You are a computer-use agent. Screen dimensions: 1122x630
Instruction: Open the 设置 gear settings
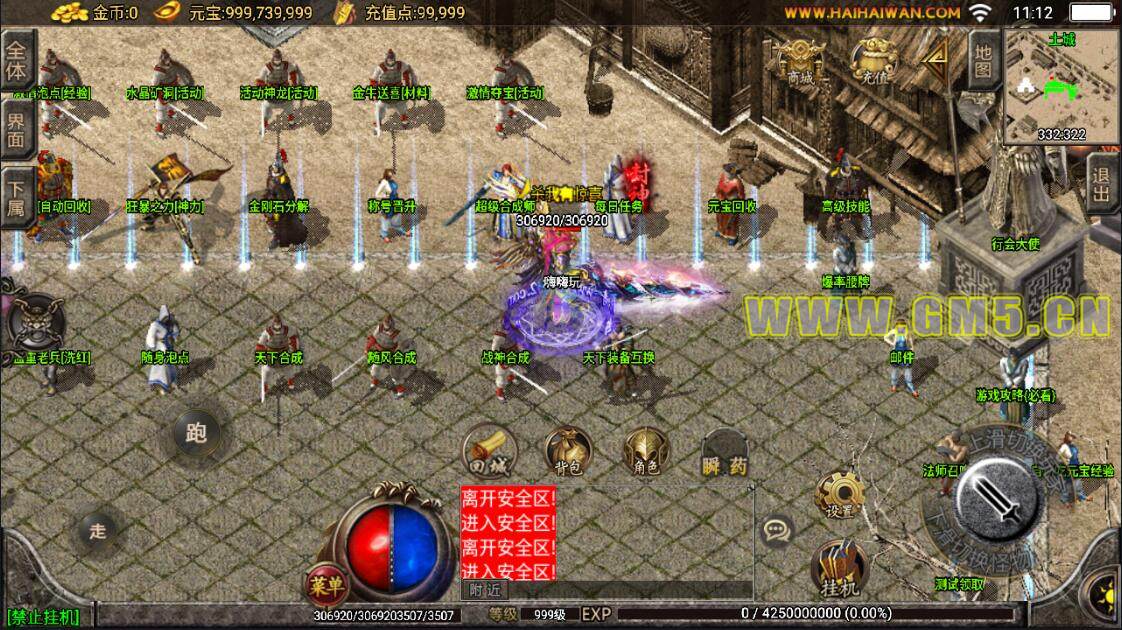click(x=839, y=495)
